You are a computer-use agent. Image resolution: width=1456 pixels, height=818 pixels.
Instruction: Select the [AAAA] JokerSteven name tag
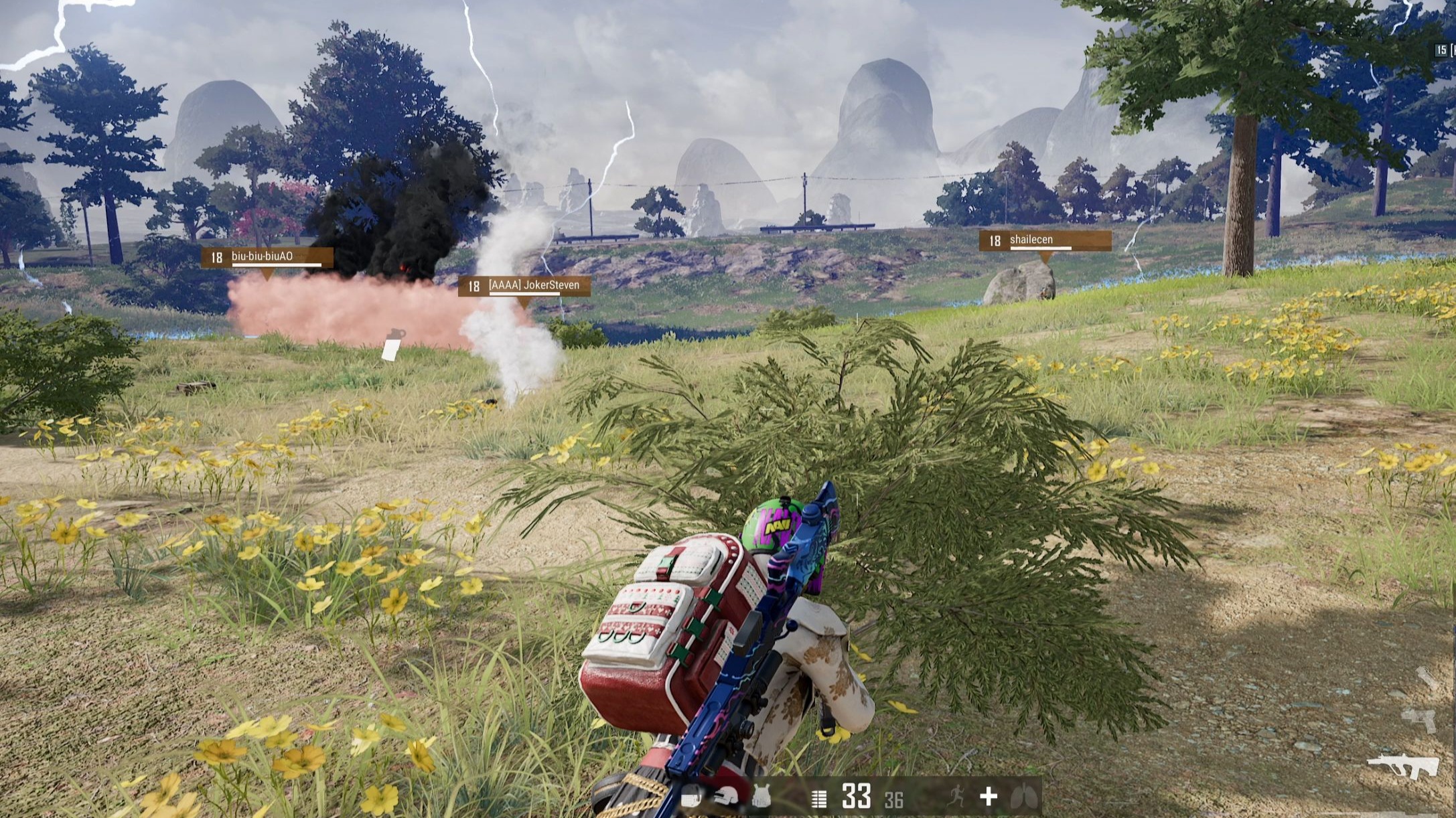click(x=524, y=287)
